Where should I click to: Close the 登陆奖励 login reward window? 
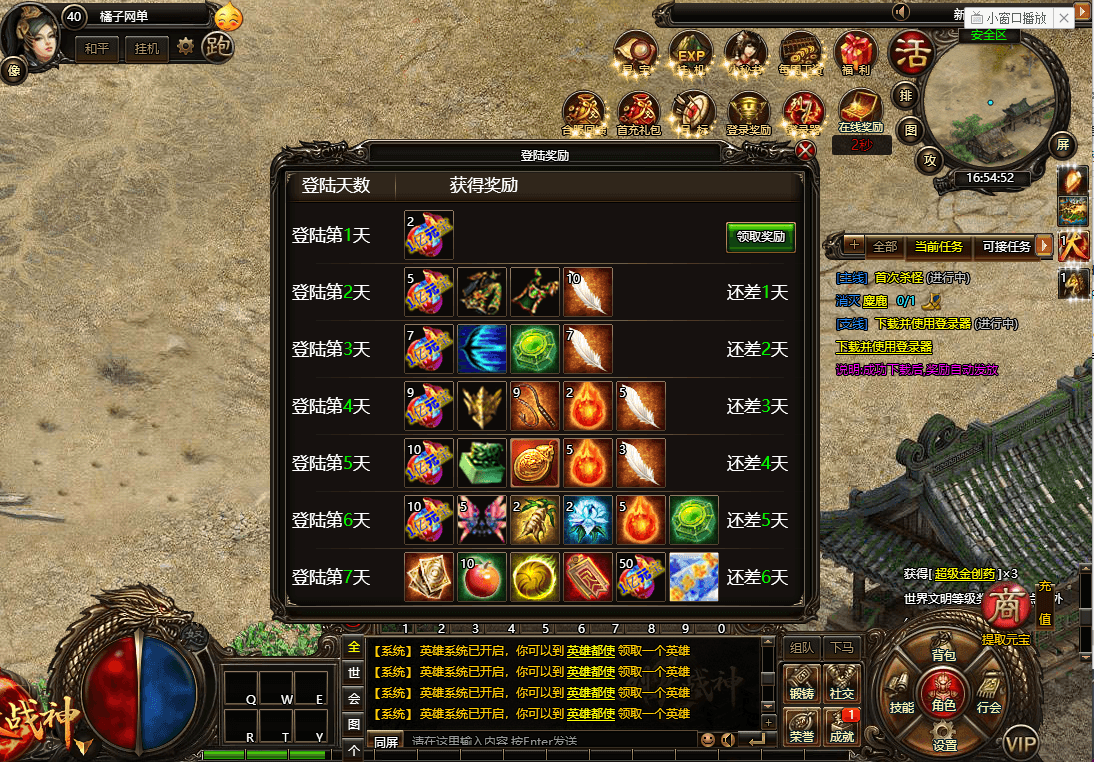tap(806, 151)
